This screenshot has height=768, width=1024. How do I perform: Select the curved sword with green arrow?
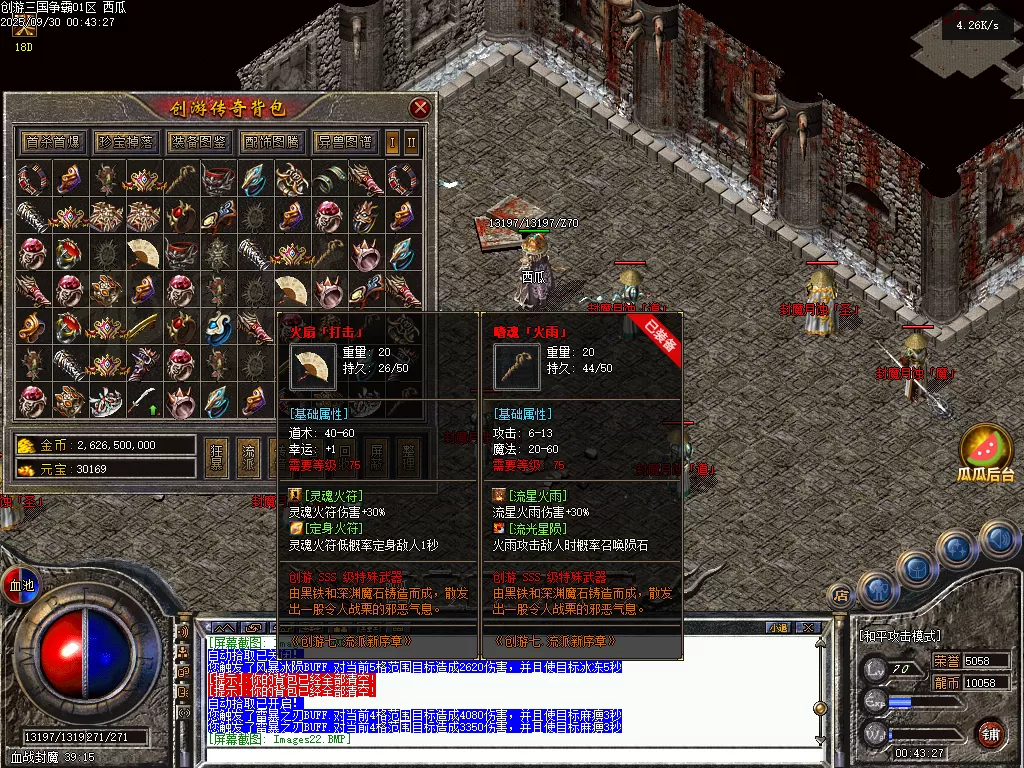tap(143, 400)
